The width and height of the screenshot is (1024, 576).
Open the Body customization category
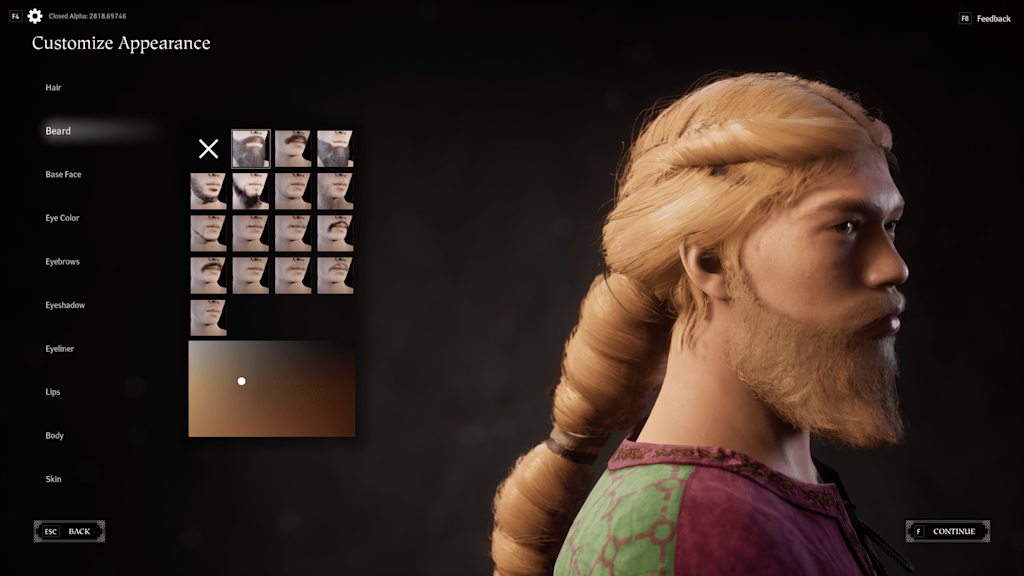pos(54,436)
